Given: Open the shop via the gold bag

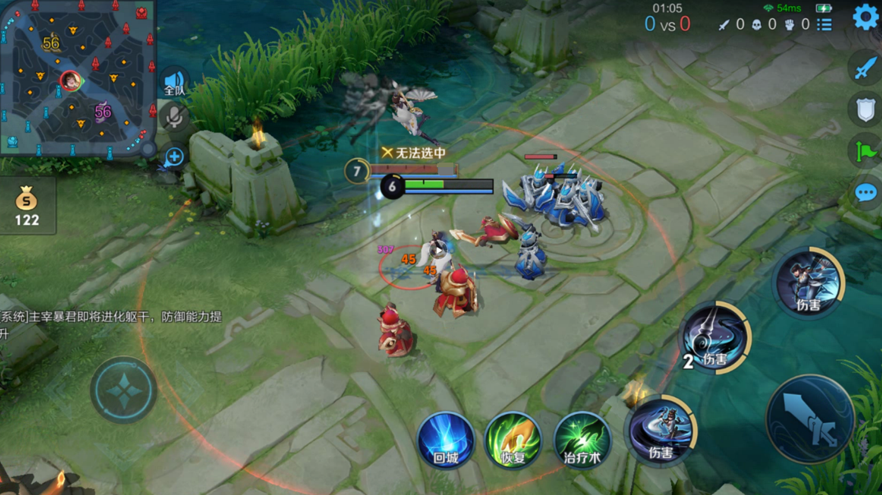Looking at the screenshot, I should coord(26,206).
